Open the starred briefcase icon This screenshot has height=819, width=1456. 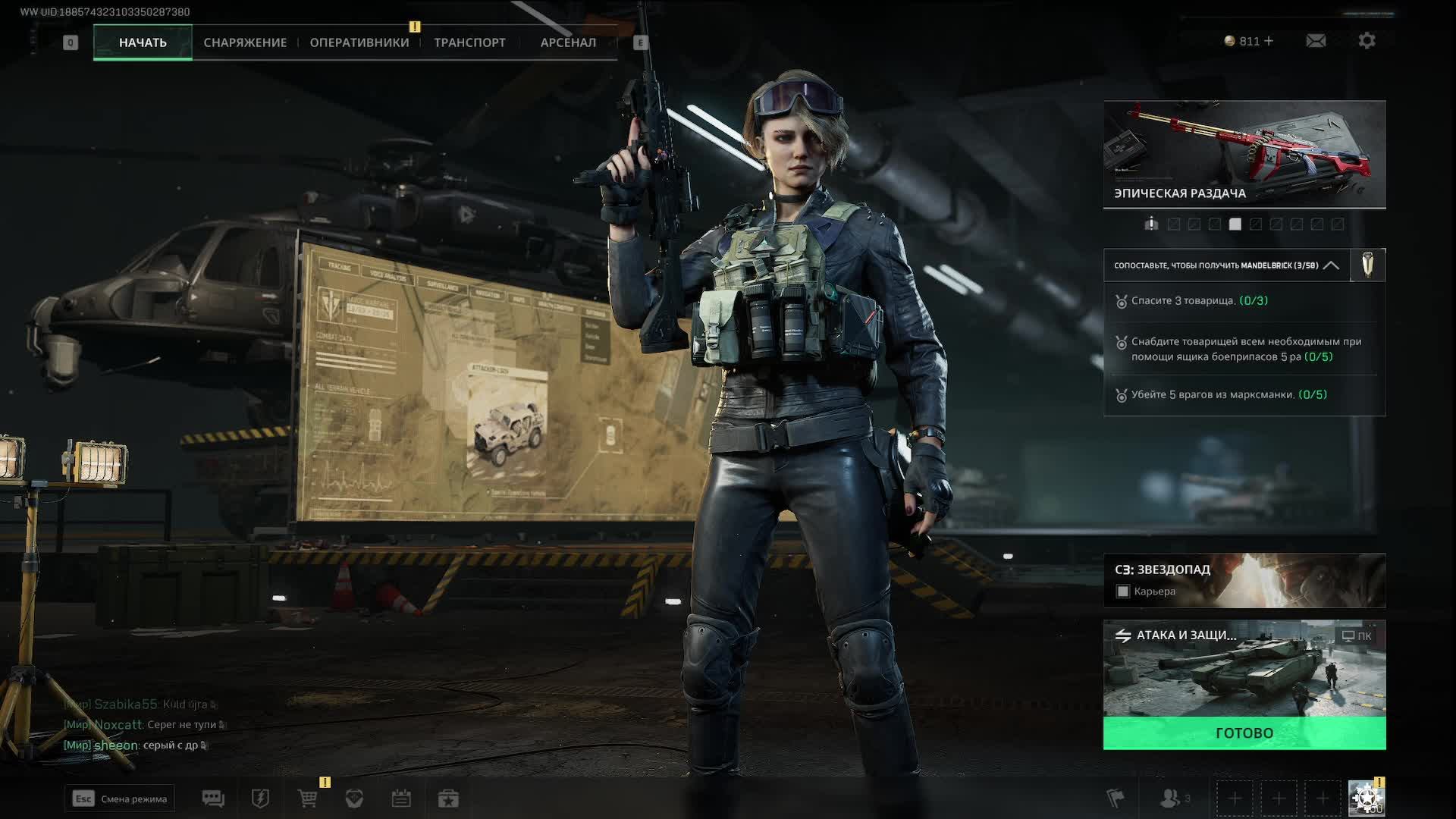pyautogui.click(x=448, y=799)
